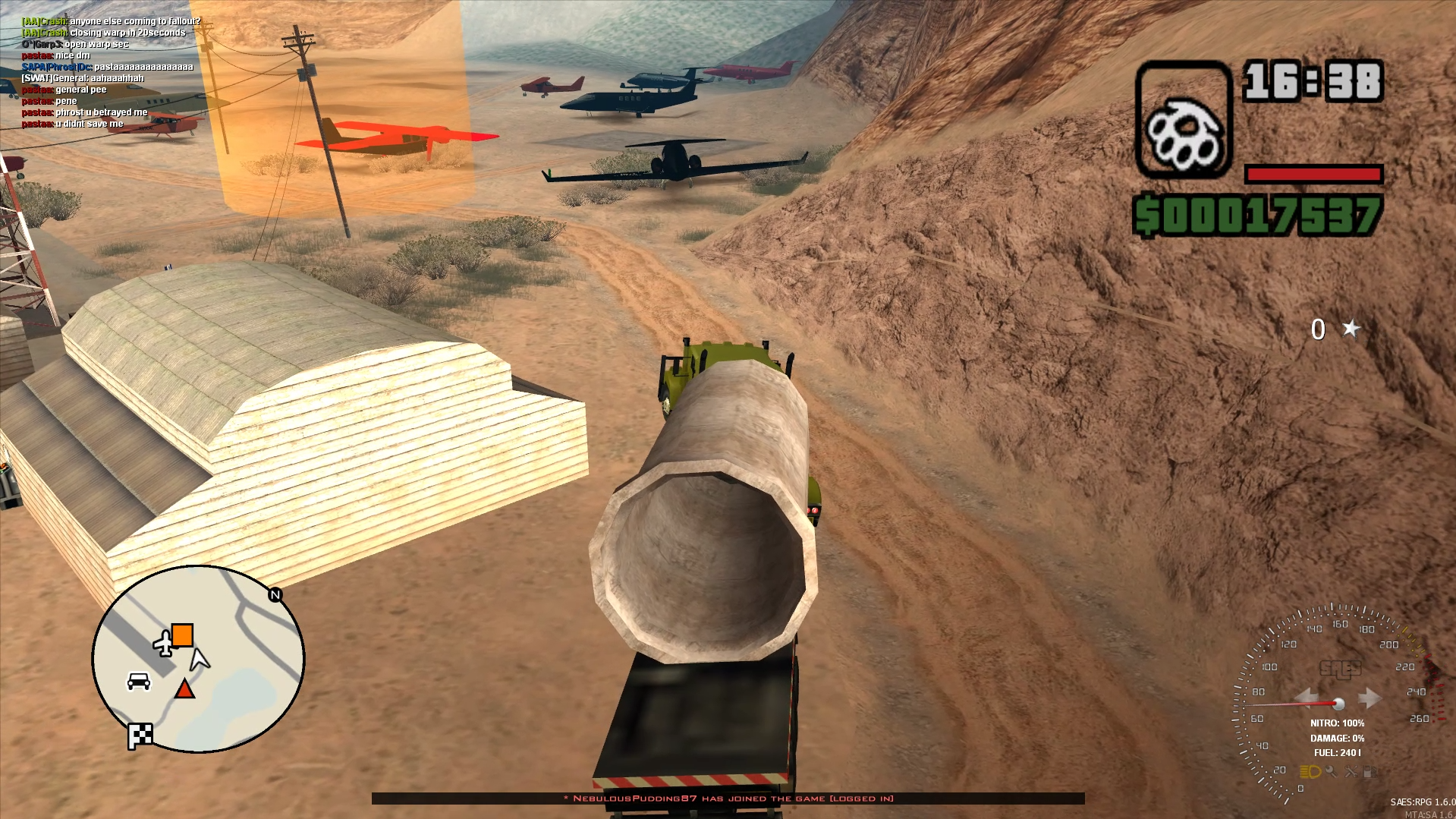Click the NebulousPudding87 joined notification
1456x819 pixels.
tap(728, 799)
